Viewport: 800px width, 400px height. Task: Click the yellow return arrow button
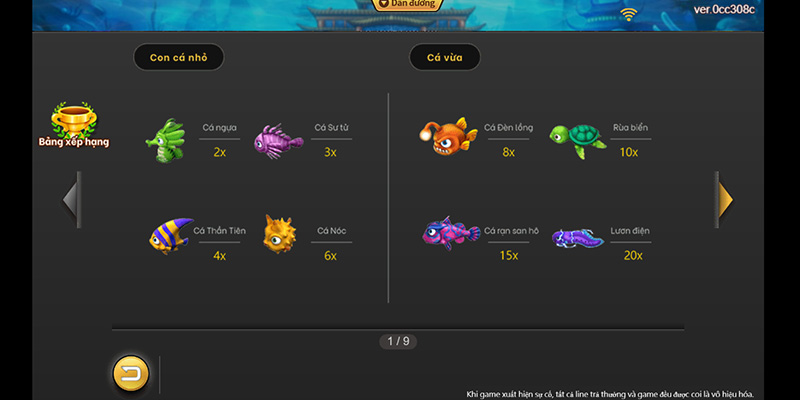130,373
